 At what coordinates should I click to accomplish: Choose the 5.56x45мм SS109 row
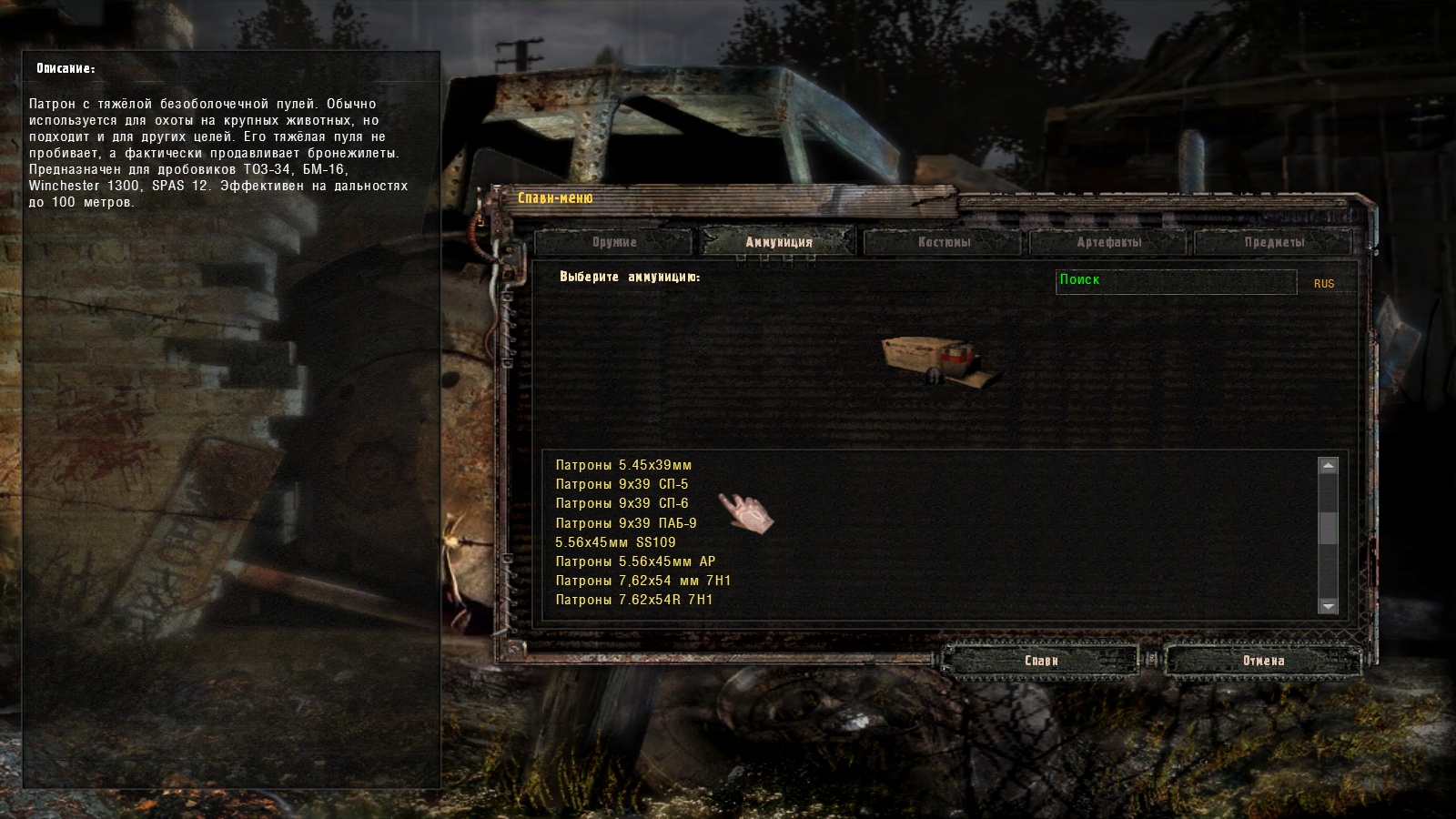point(616,542)
